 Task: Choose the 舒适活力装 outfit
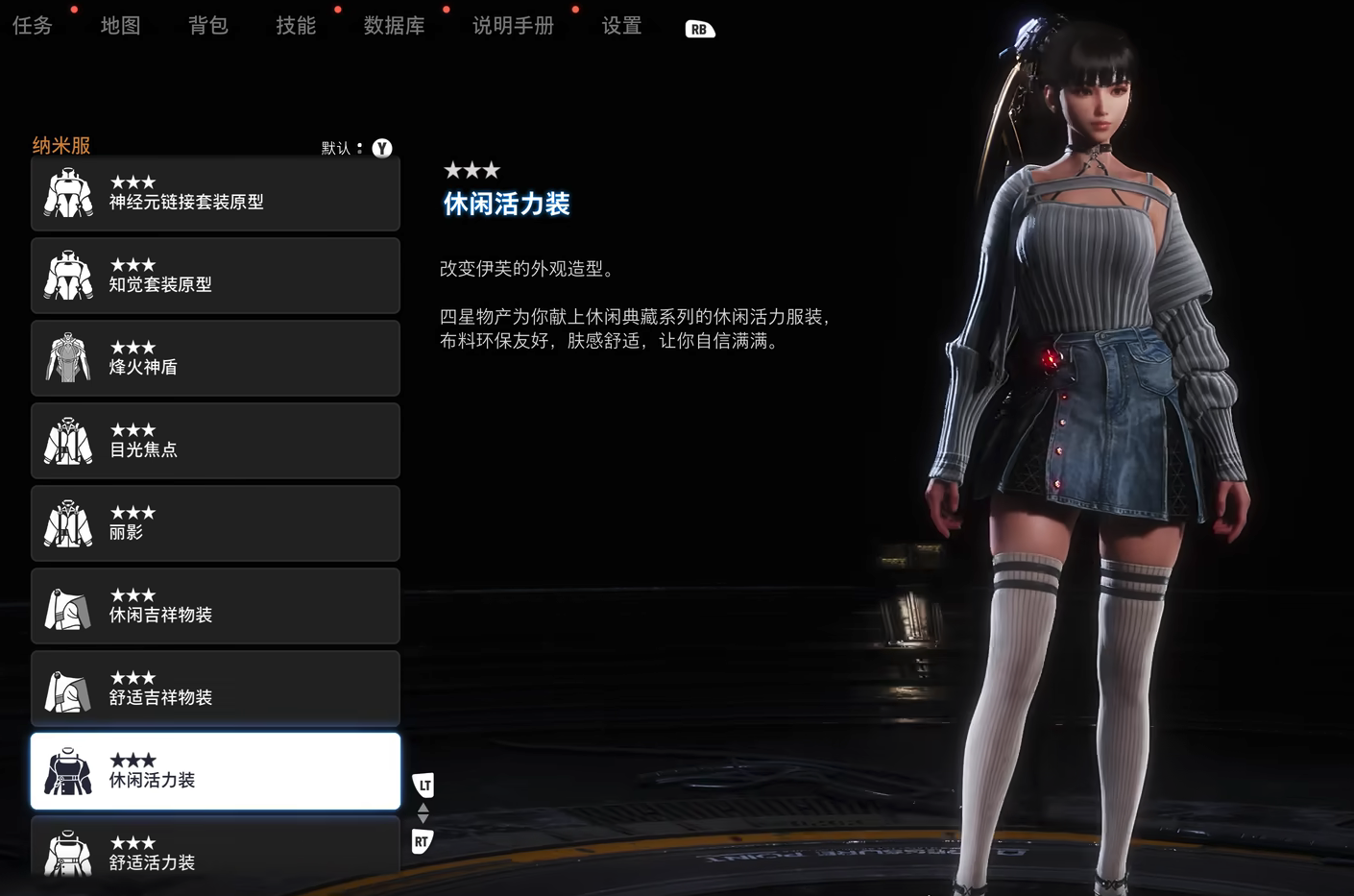pyautogui.click(x=215, y=849)
